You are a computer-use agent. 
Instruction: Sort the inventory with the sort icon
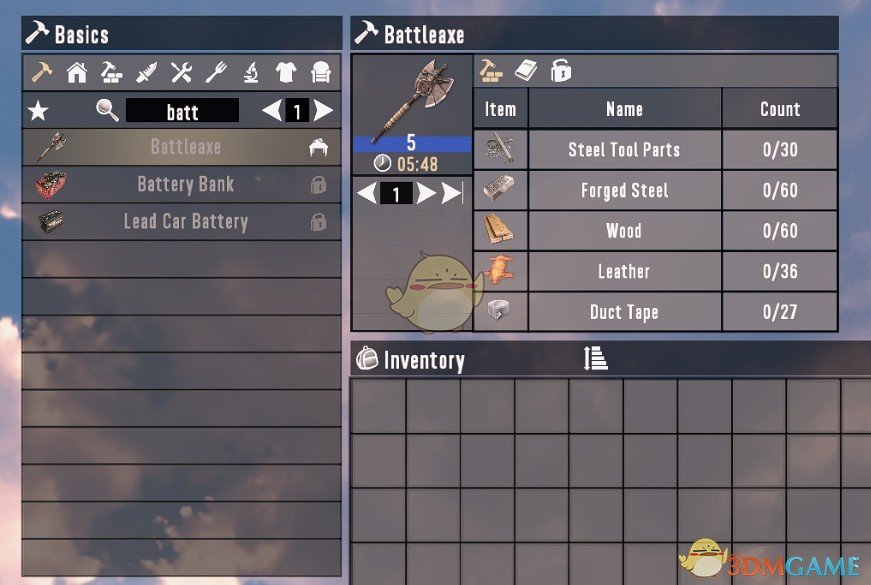tap(596, 358)
